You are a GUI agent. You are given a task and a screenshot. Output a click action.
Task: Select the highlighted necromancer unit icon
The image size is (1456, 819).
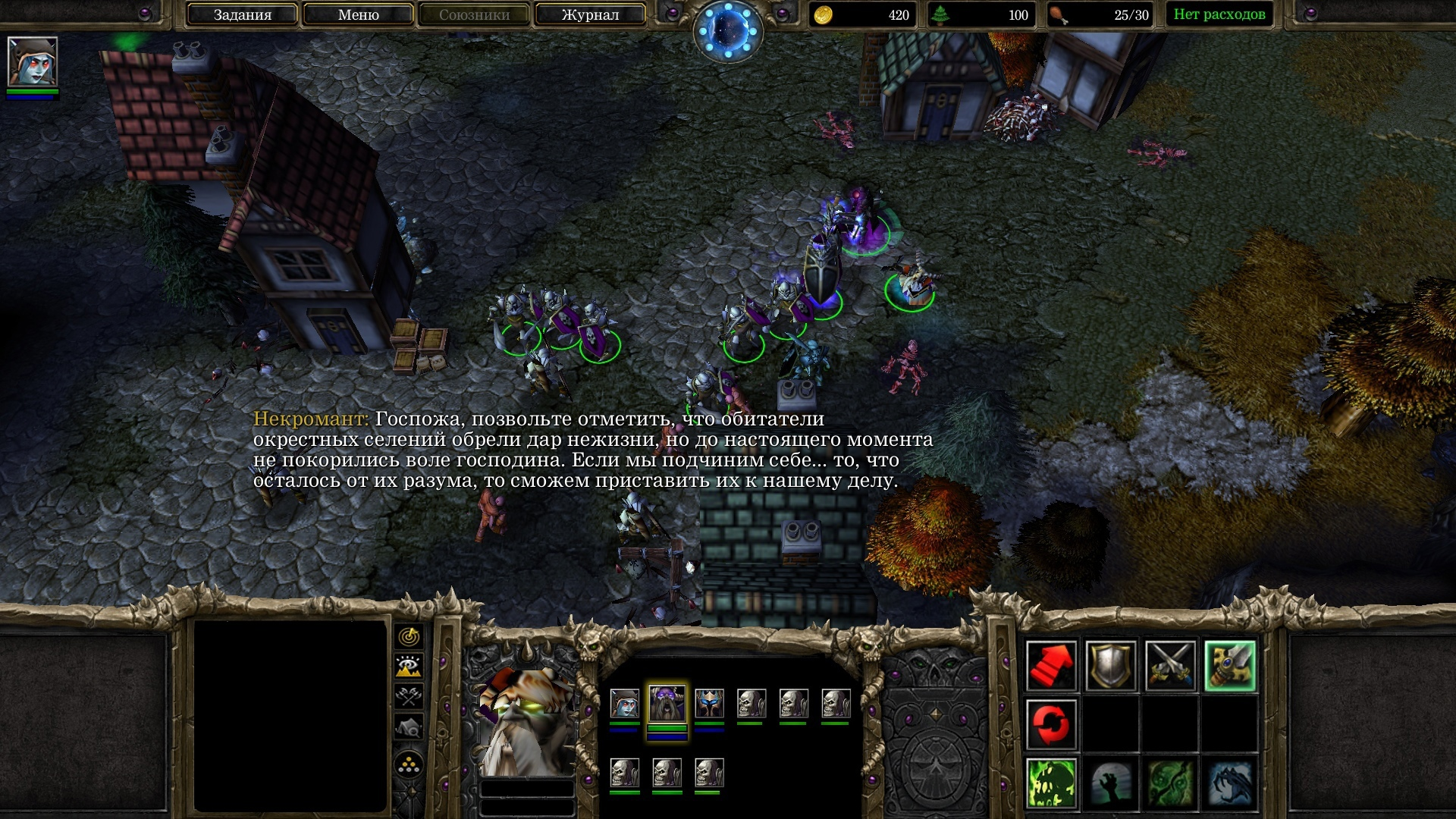[x=667, y=704]
